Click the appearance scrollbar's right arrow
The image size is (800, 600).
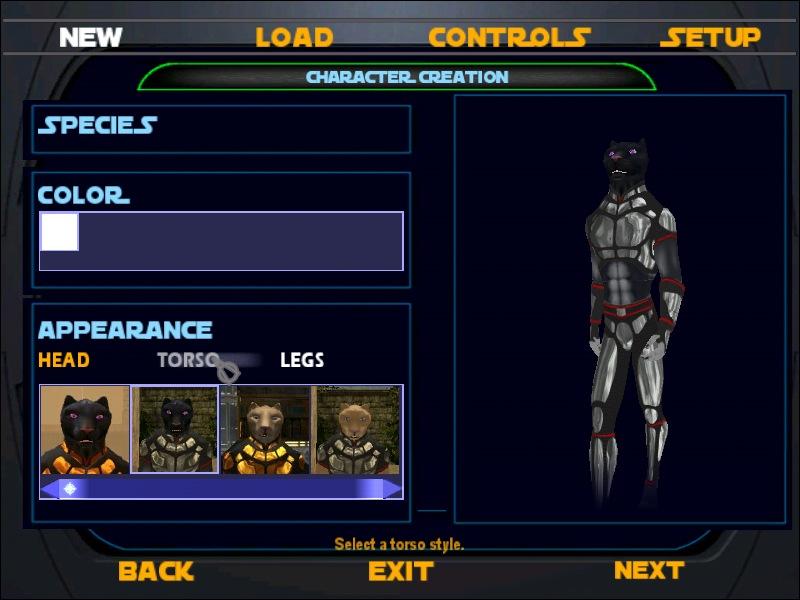(x=394, y=488)
